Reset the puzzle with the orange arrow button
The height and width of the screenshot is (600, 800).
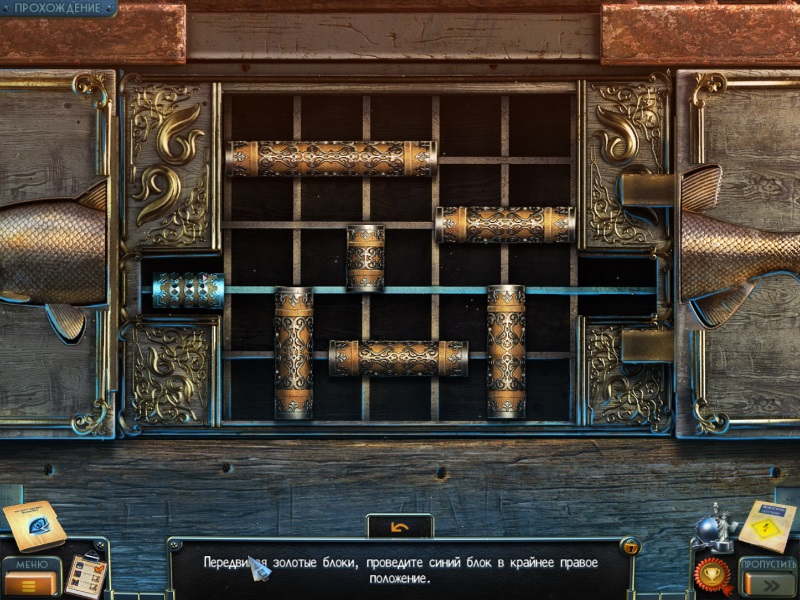399,526
